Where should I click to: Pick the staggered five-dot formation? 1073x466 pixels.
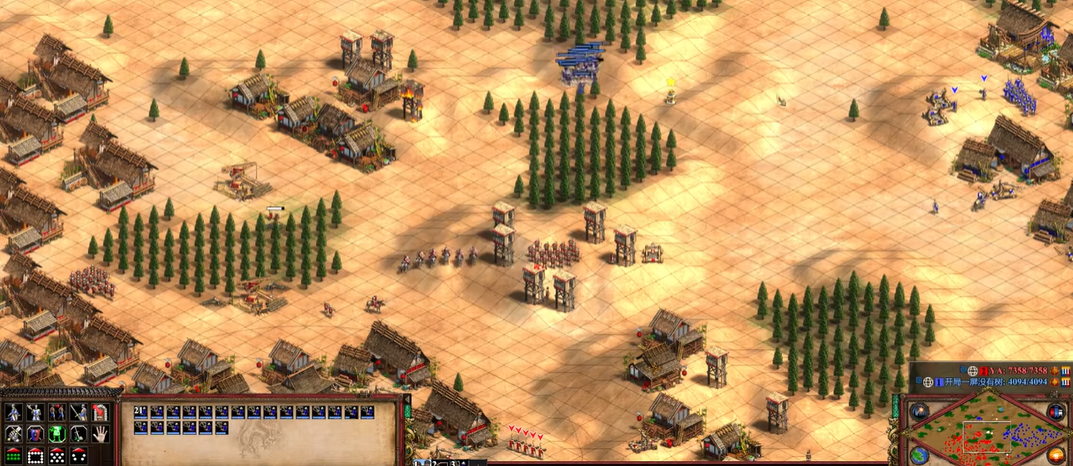click(x=56, y=456)
